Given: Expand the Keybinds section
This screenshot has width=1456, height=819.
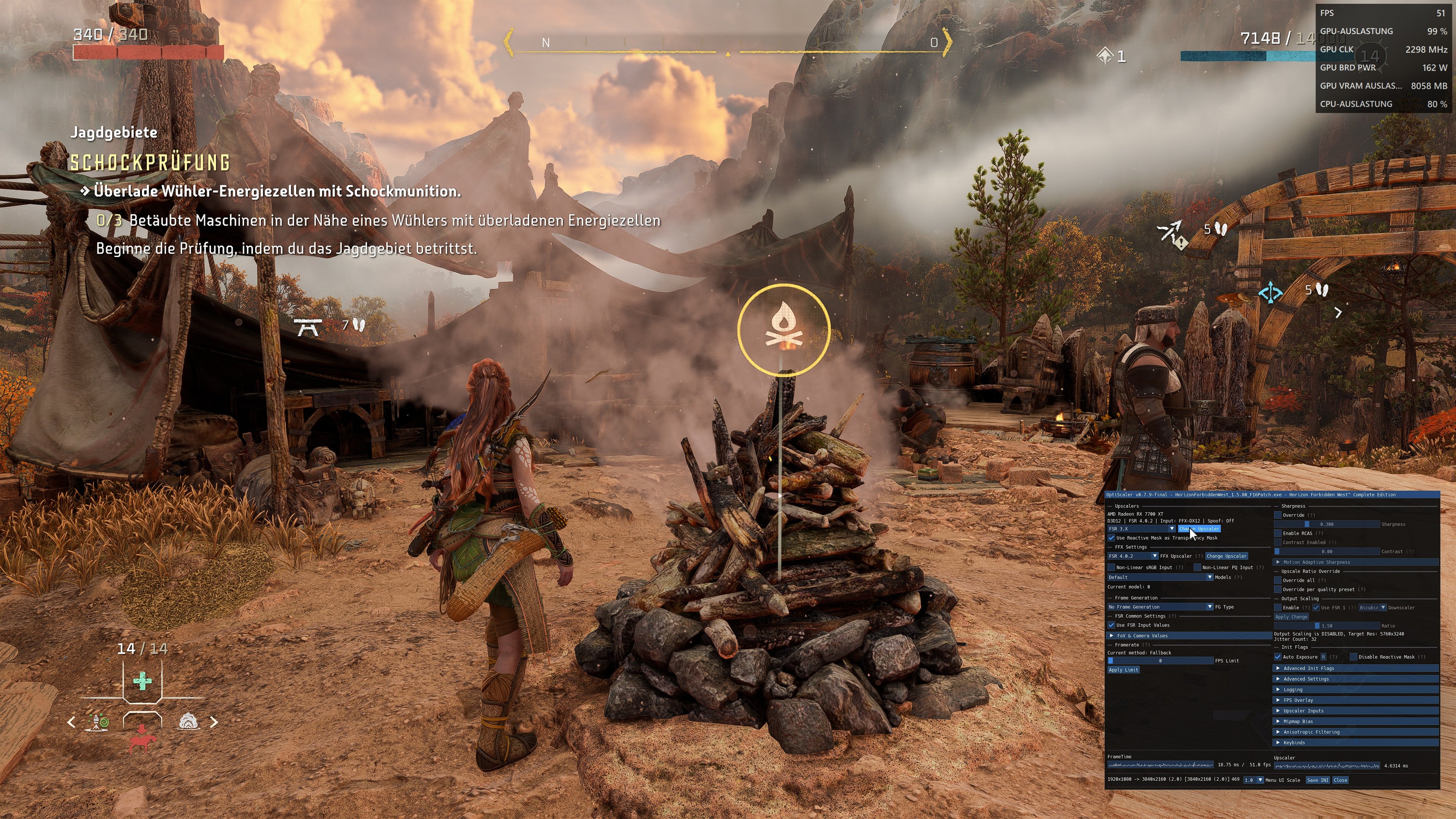Looking at the screenshot, I should (x=1279, y=743).
